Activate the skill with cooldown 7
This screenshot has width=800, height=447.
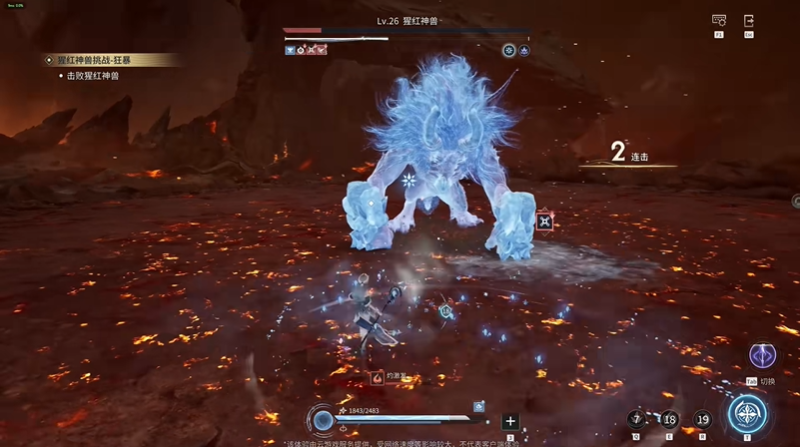pyautogui.click(x=637, y=419)
